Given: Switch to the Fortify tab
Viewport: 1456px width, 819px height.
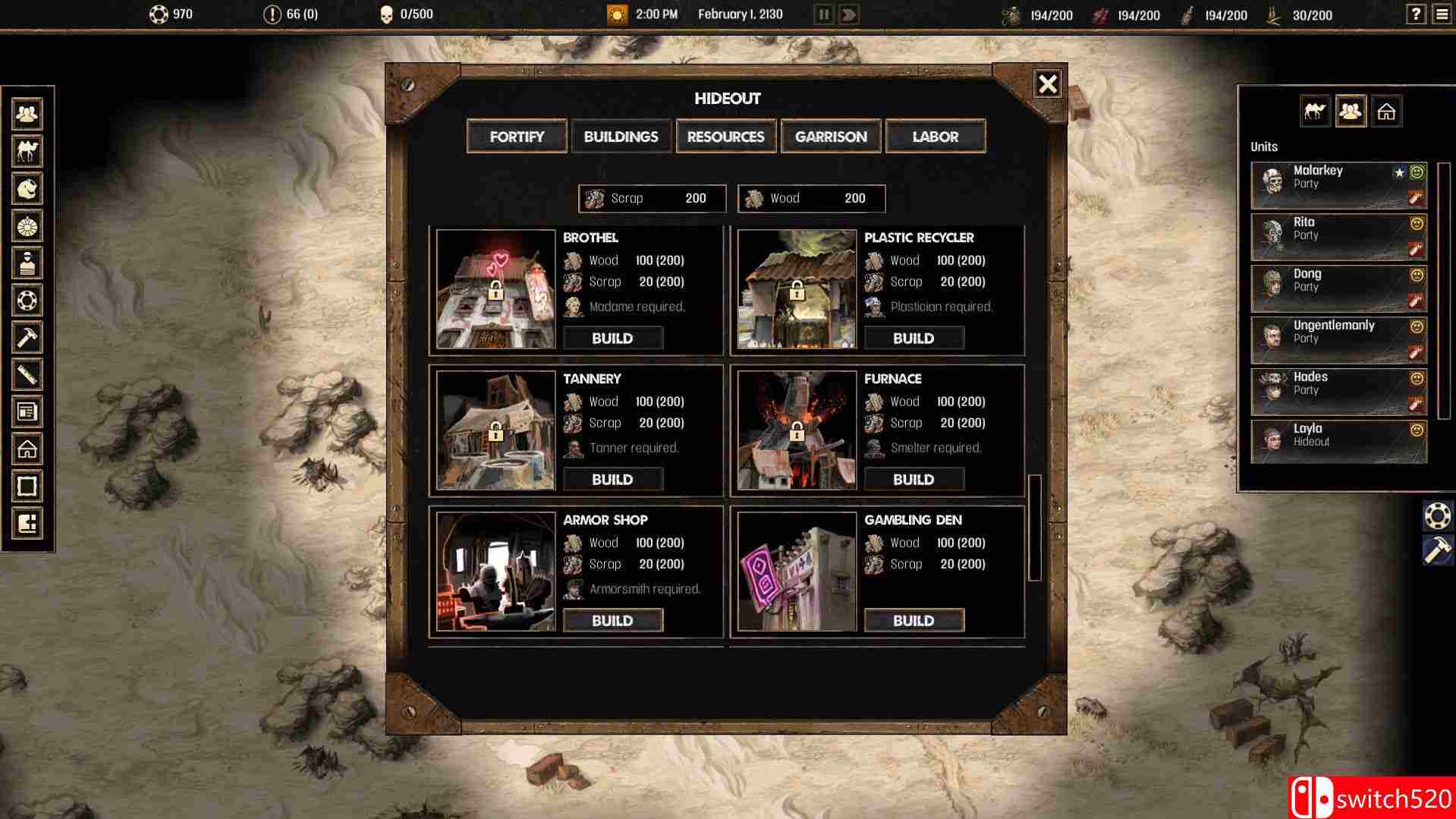Looking at the screenshot, I should pos(517,137).
